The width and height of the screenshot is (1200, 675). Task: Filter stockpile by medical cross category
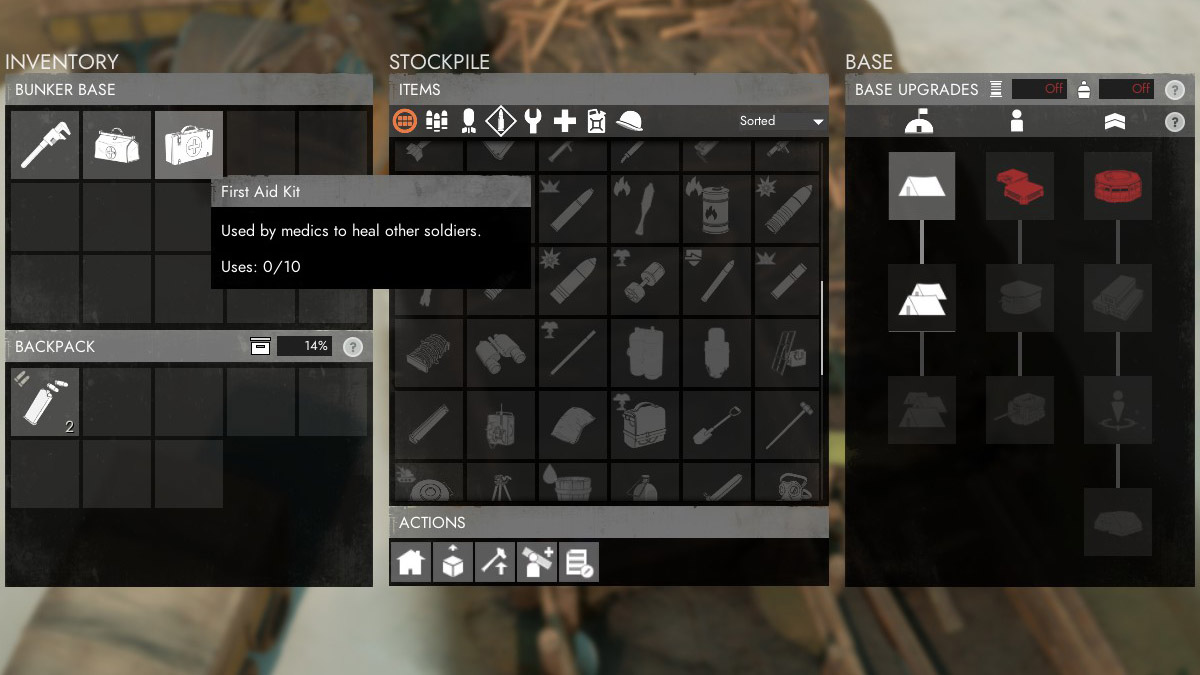tap(565, 122)
